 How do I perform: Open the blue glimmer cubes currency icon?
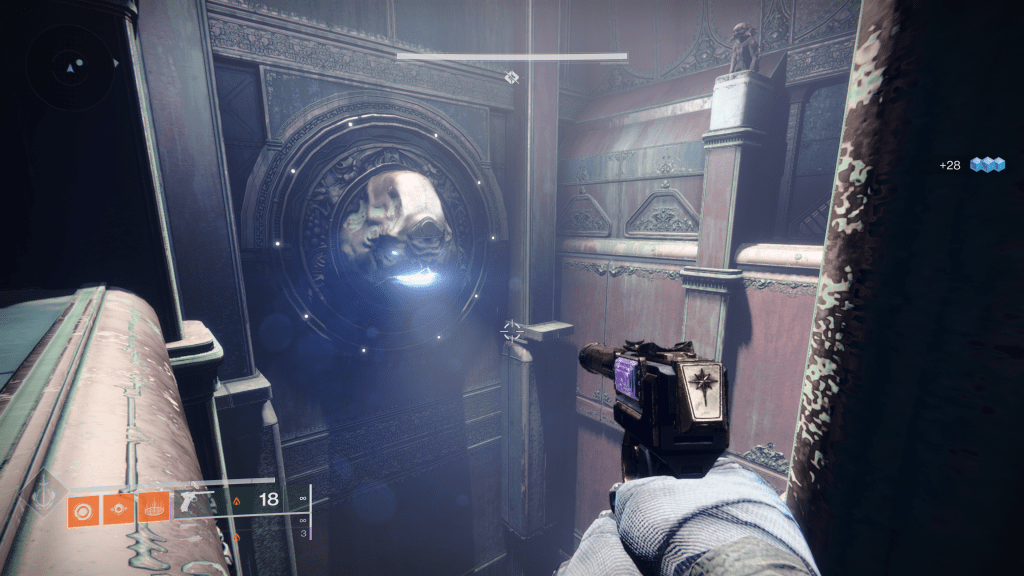987,164
